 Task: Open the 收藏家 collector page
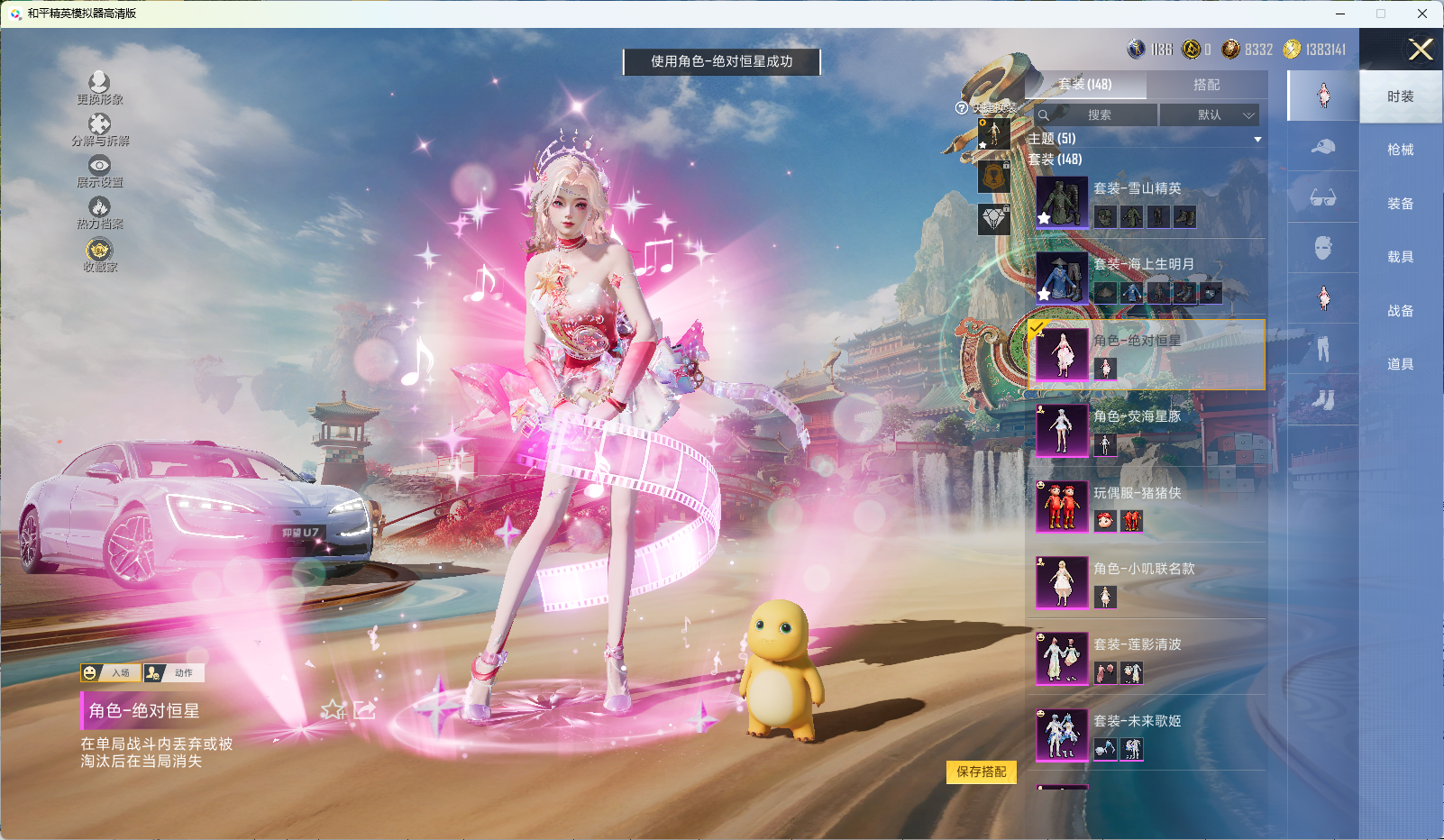[99, 255]
